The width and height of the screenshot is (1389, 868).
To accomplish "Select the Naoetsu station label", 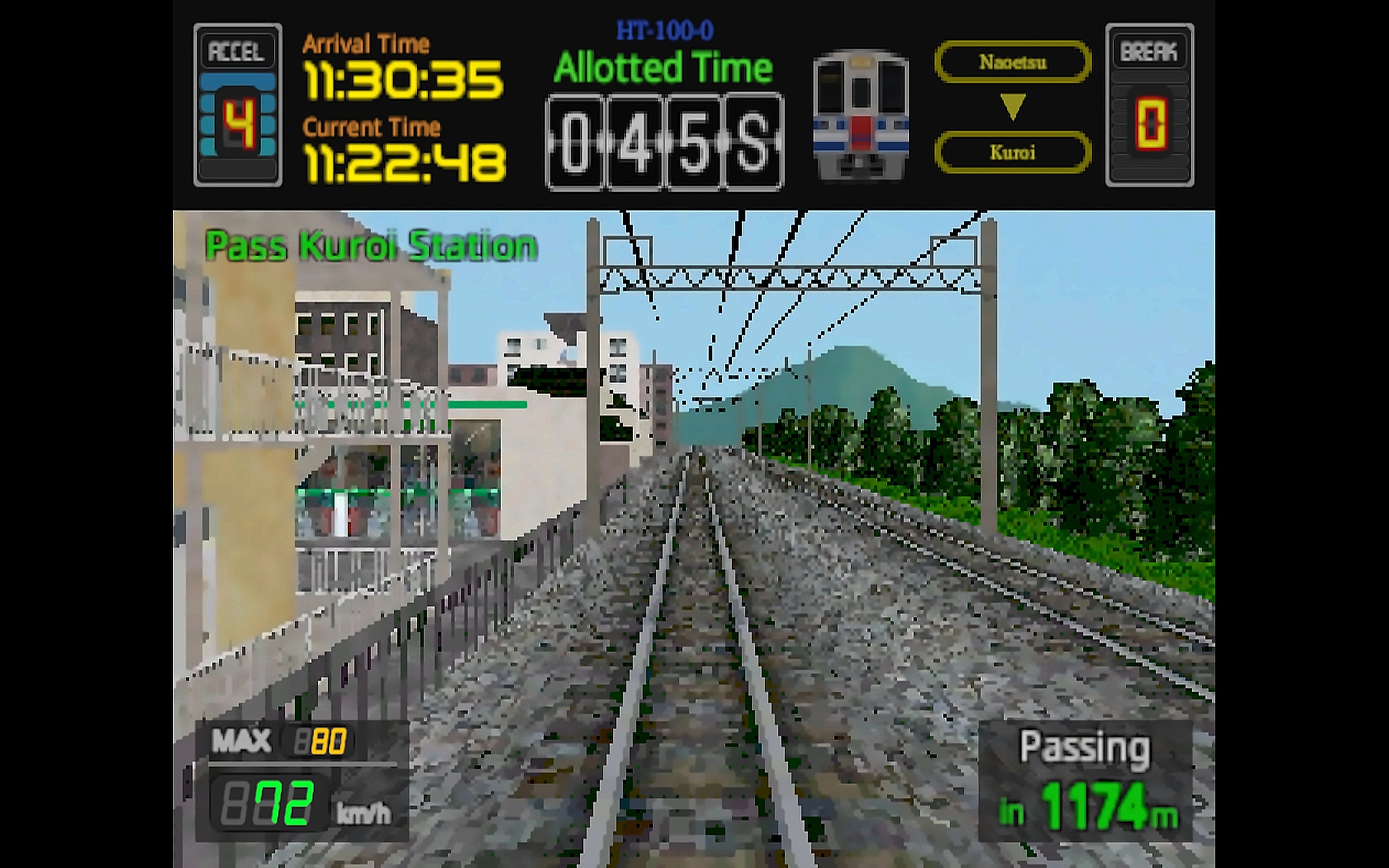I will 1013,62.
